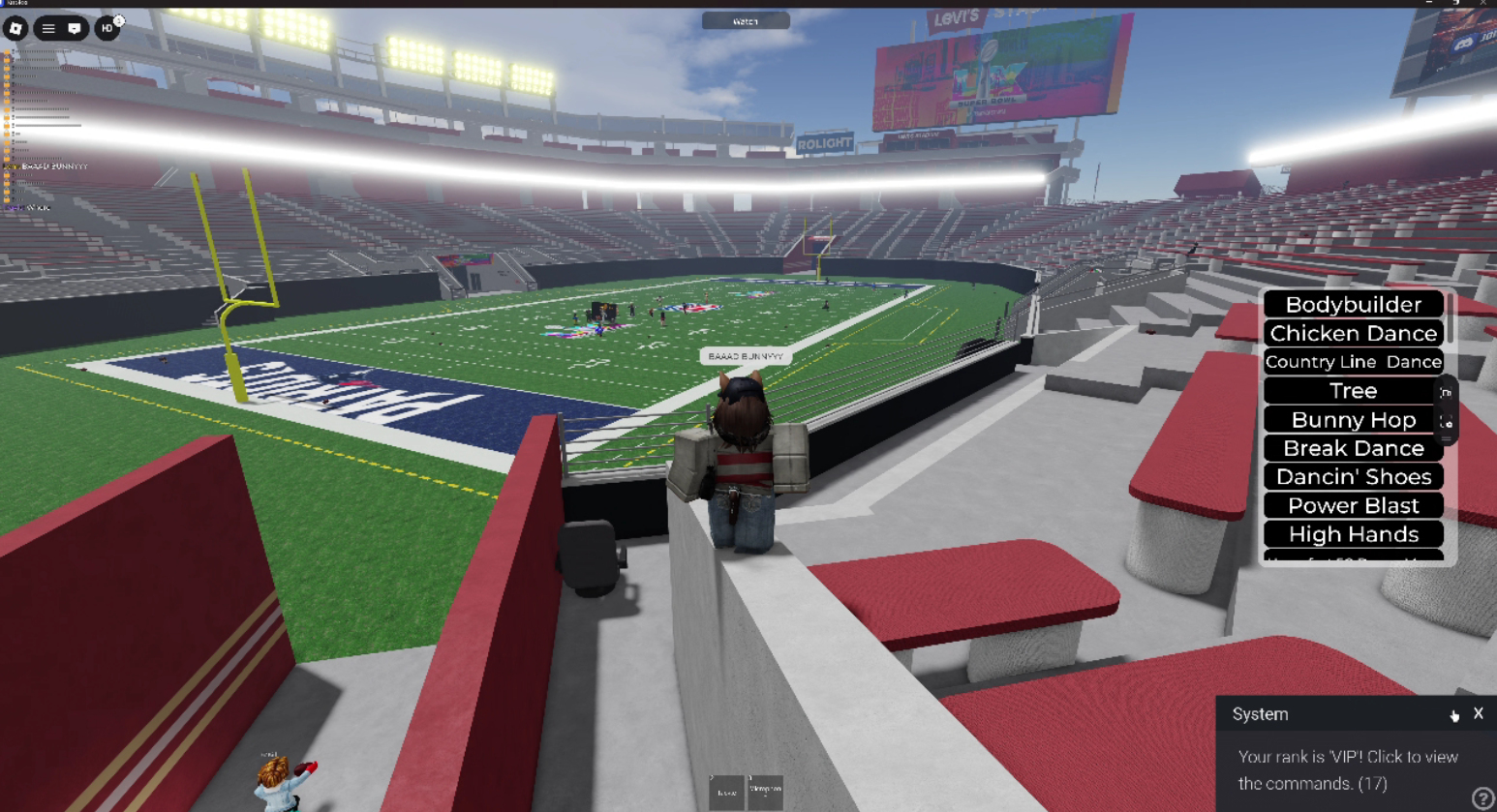Open the hamburger menu in the top bar
The image size is (1497, 812).
click(x=48, y=28)
